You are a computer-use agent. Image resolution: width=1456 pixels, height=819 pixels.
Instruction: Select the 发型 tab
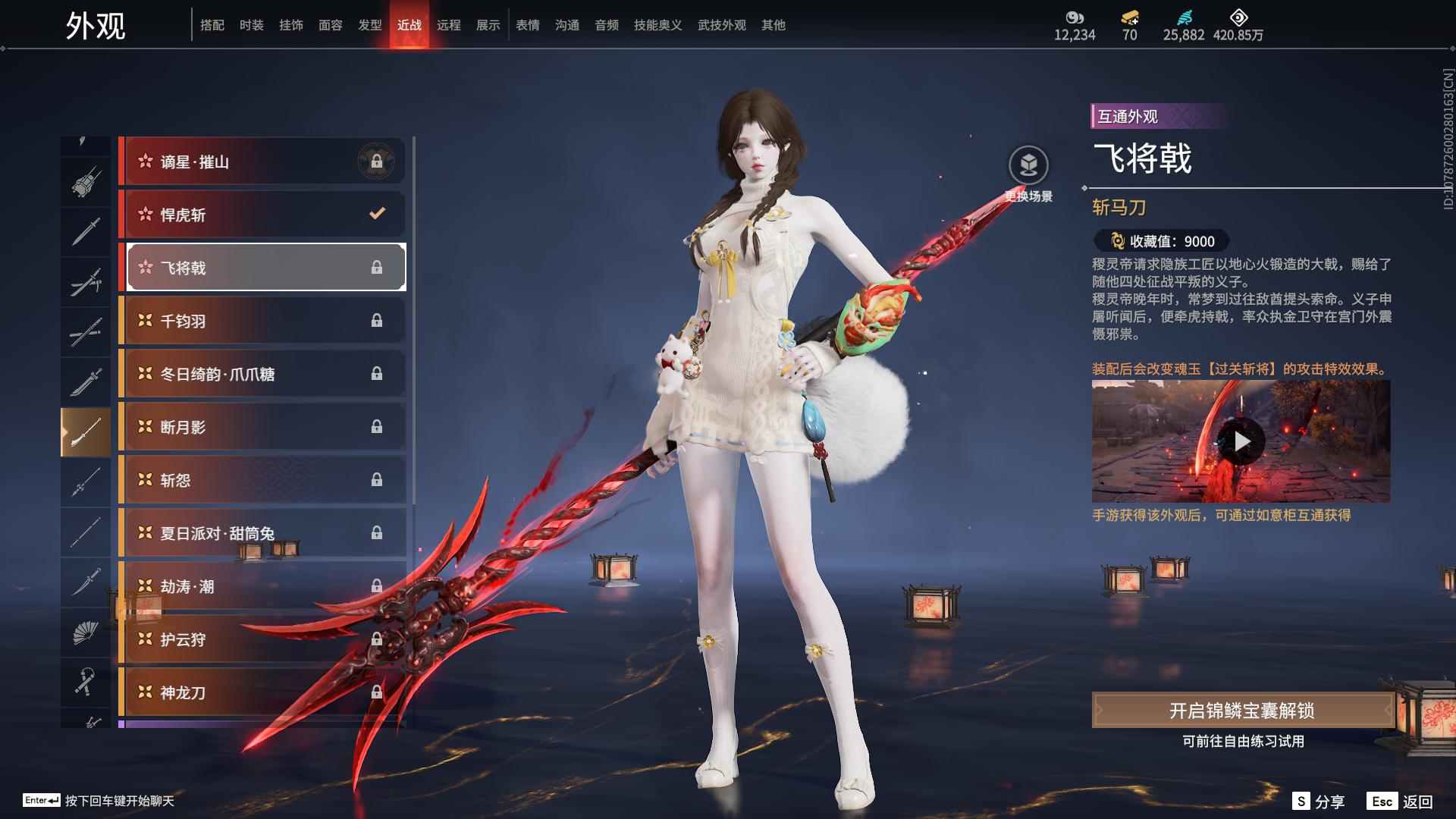pos(369,25)
